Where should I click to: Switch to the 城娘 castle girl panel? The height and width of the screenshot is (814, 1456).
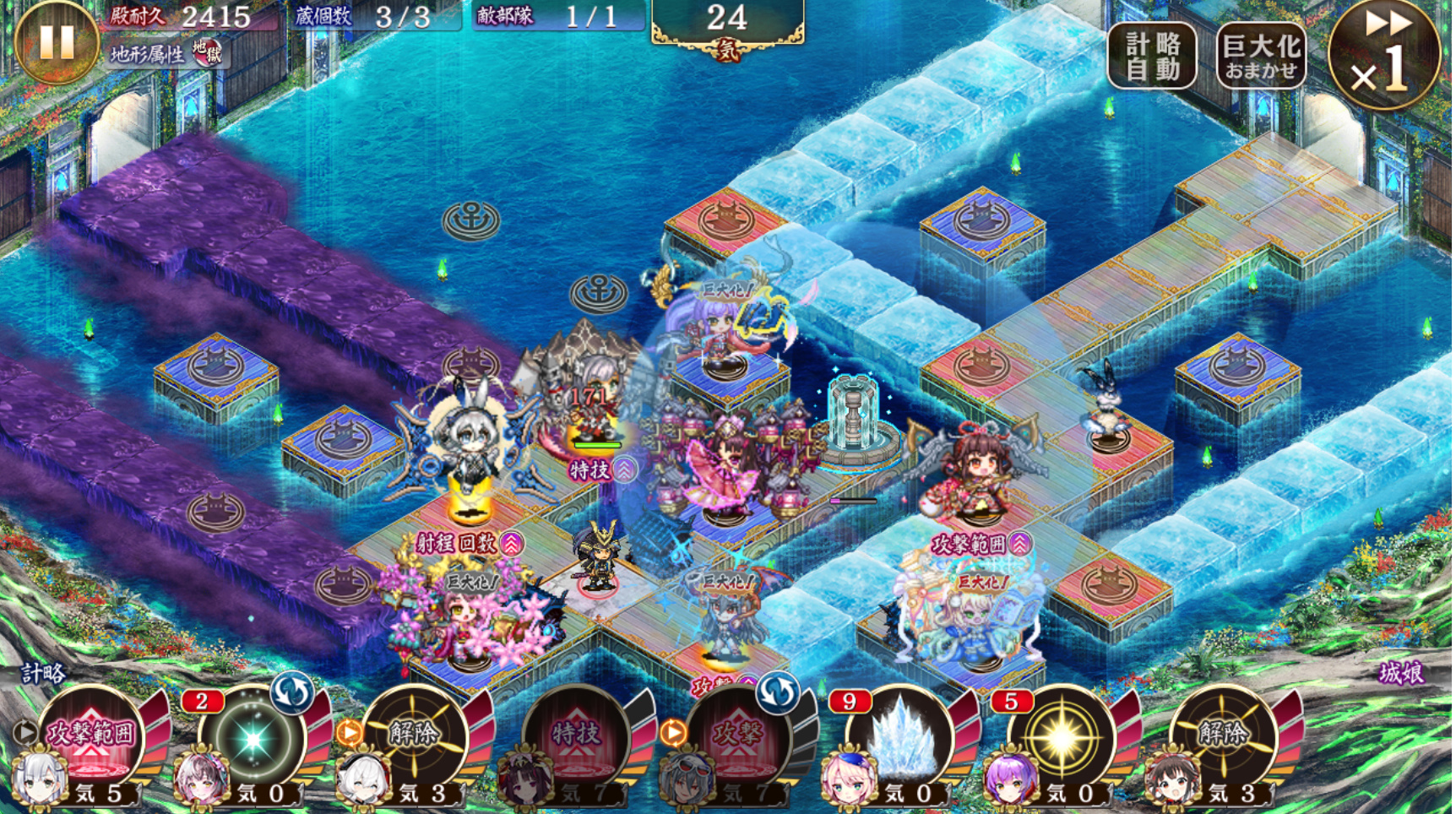1402,673
